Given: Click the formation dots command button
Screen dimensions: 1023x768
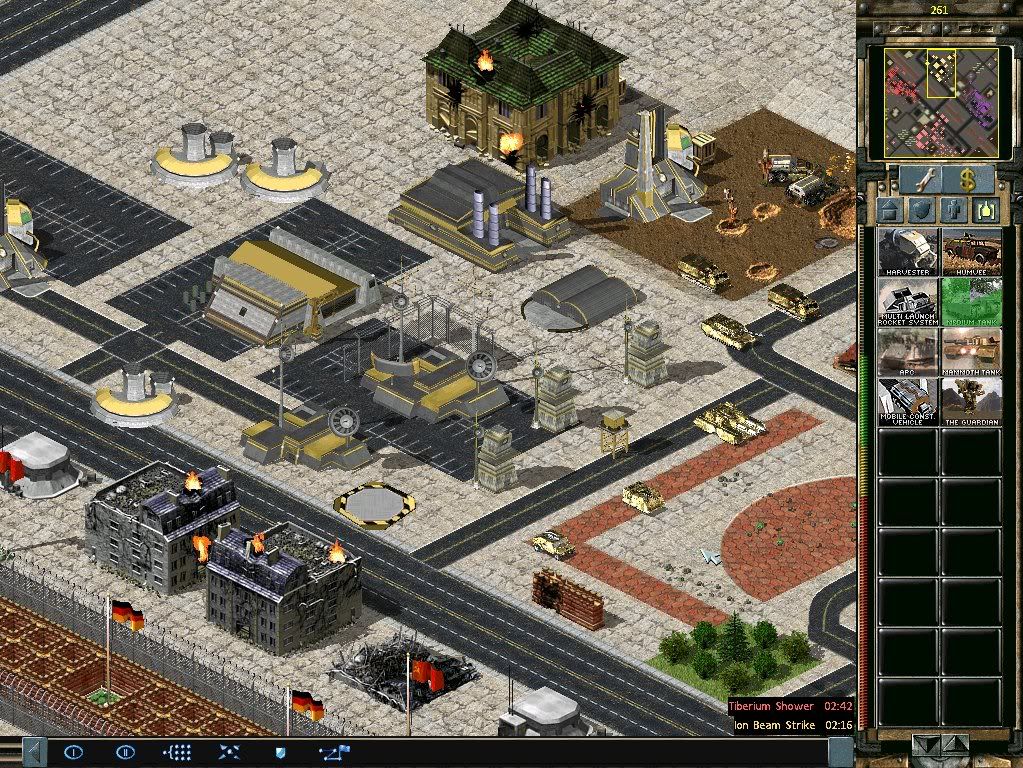Looking at the screenshot, I should [x=176, y=751].
